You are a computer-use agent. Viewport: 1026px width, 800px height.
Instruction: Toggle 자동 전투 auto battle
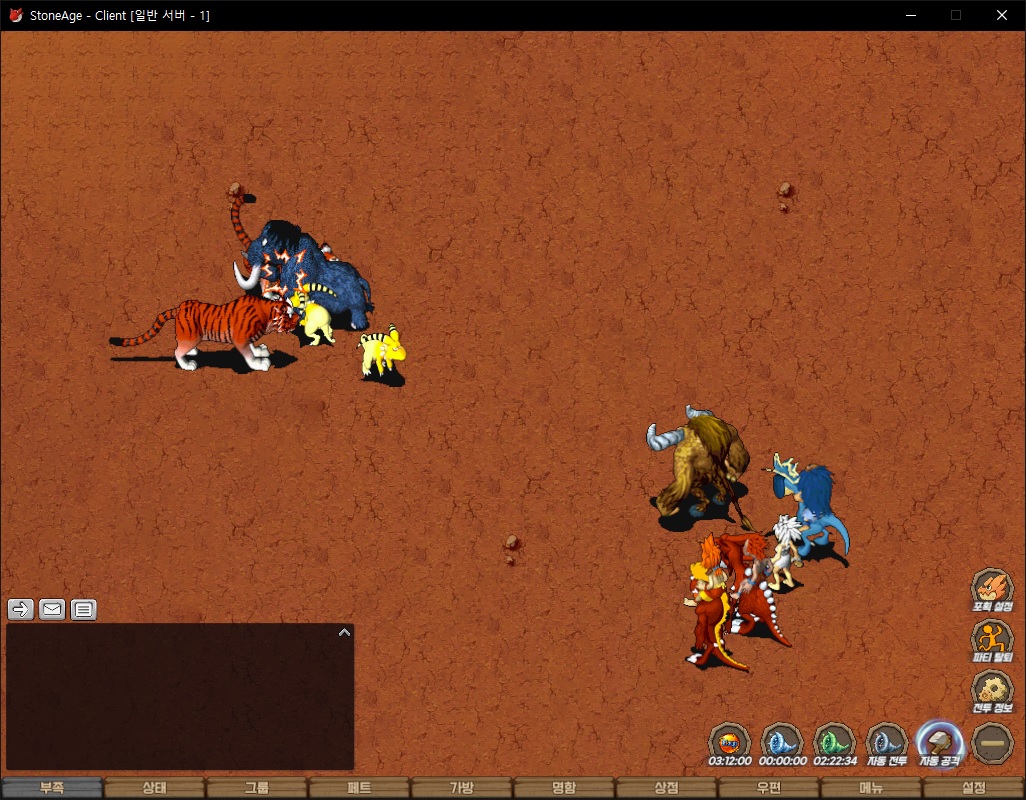886,742
